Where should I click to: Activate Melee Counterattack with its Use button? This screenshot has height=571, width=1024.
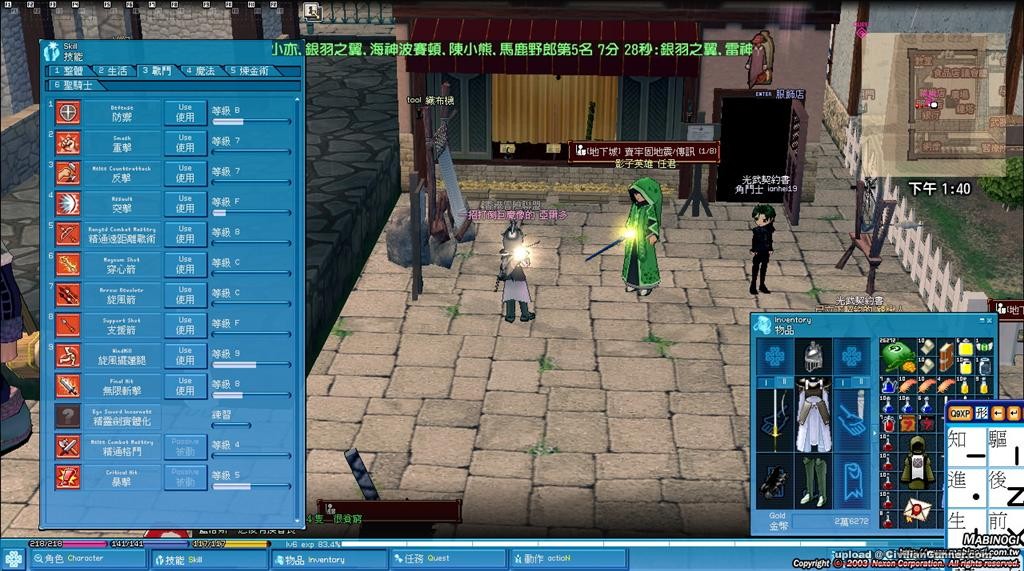point(185,173)
